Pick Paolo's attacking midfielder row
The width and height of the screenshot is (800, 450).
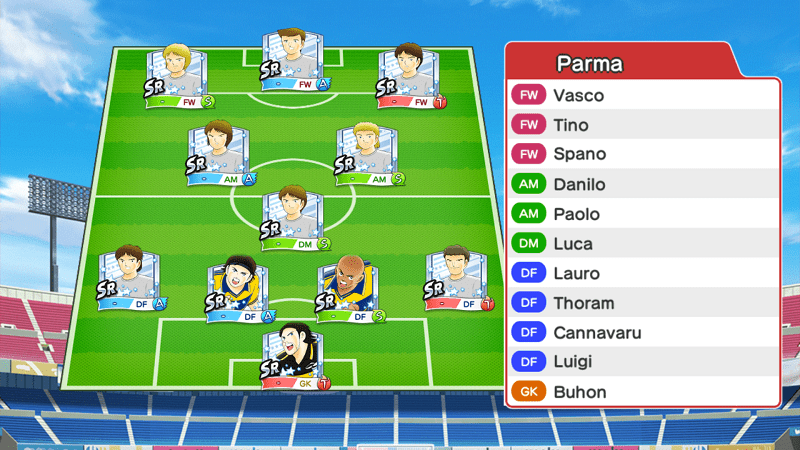click(642, 214)
